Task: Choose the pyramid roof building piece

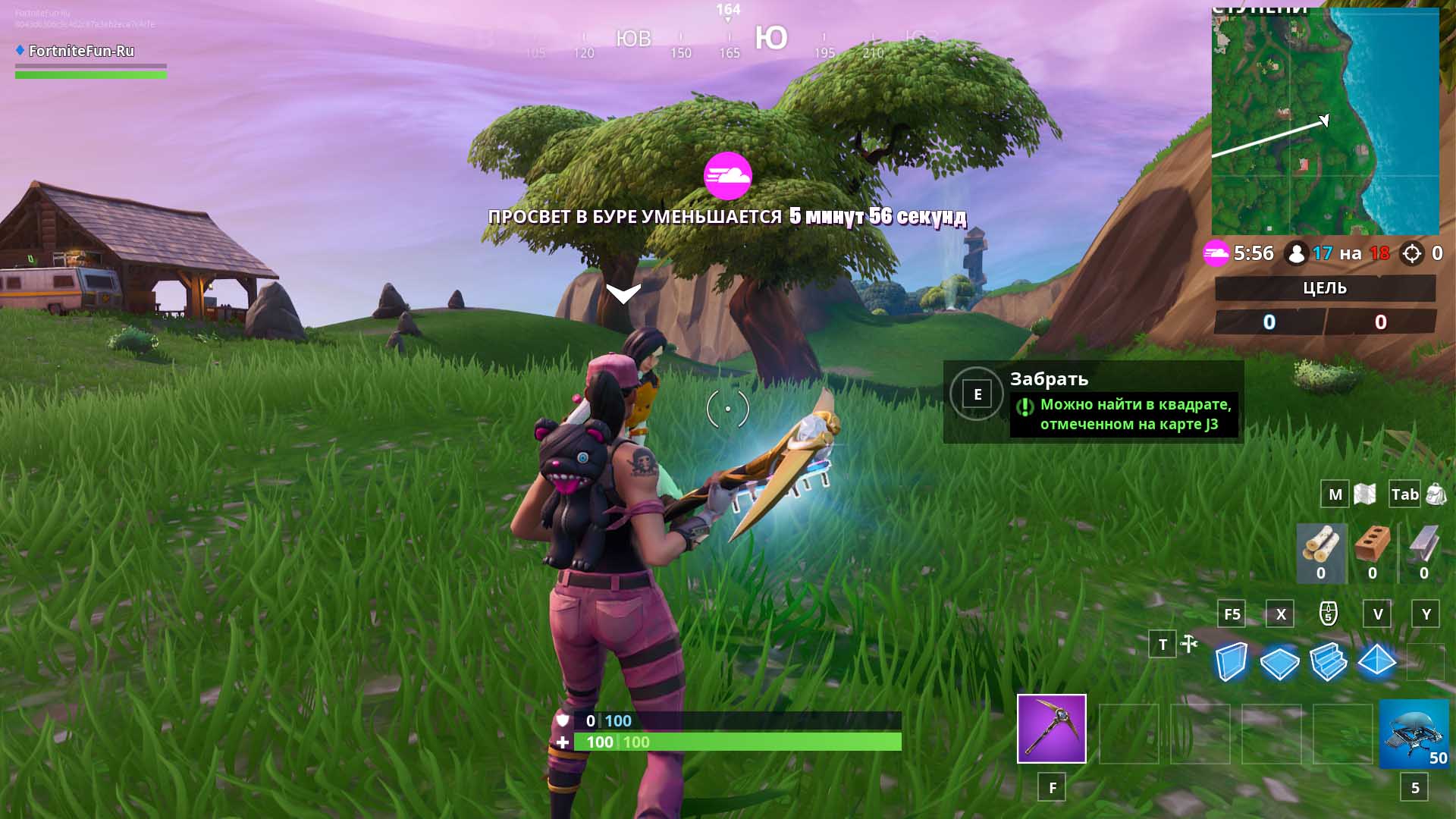Action: point(1376,661)
